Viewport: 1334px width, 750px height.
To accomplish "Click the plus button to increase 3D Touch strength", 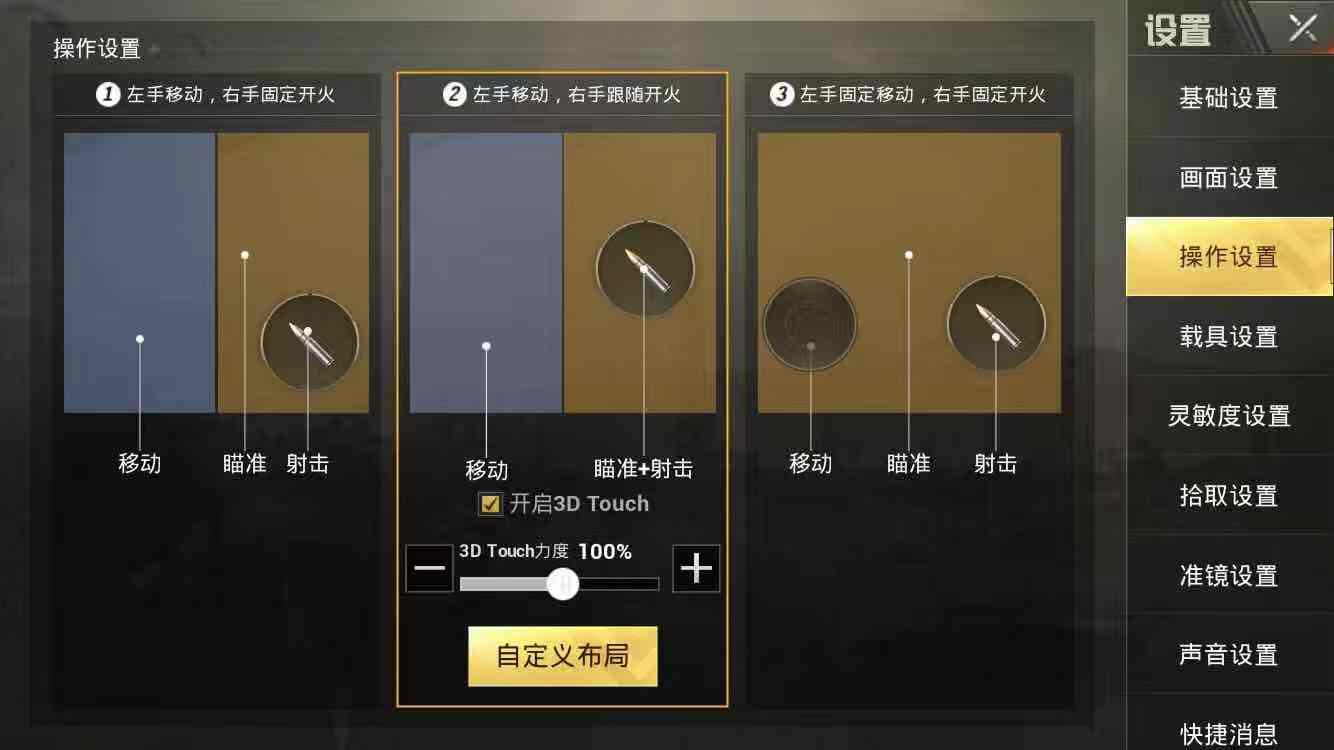I will [x=696, y=569].
